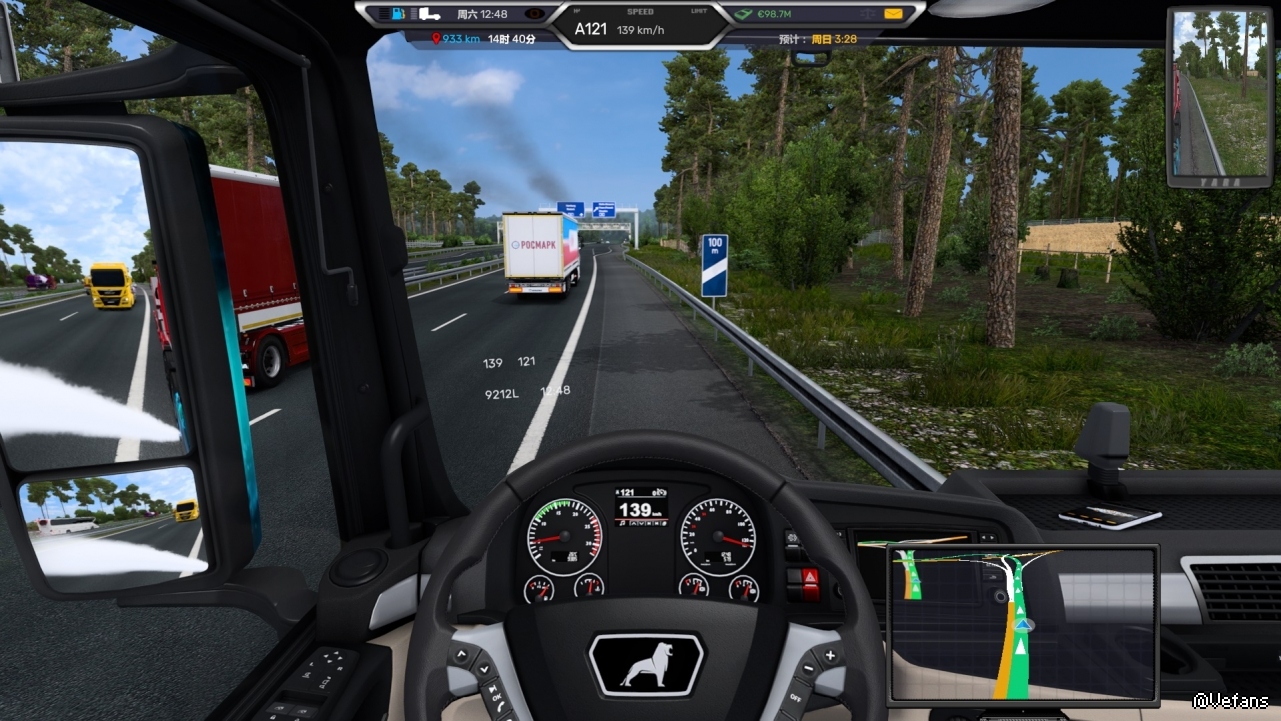This screenshot has width=1281, height=721.
Task: Click the GPS route advisor map
Action: click(x=1022, y=622)
